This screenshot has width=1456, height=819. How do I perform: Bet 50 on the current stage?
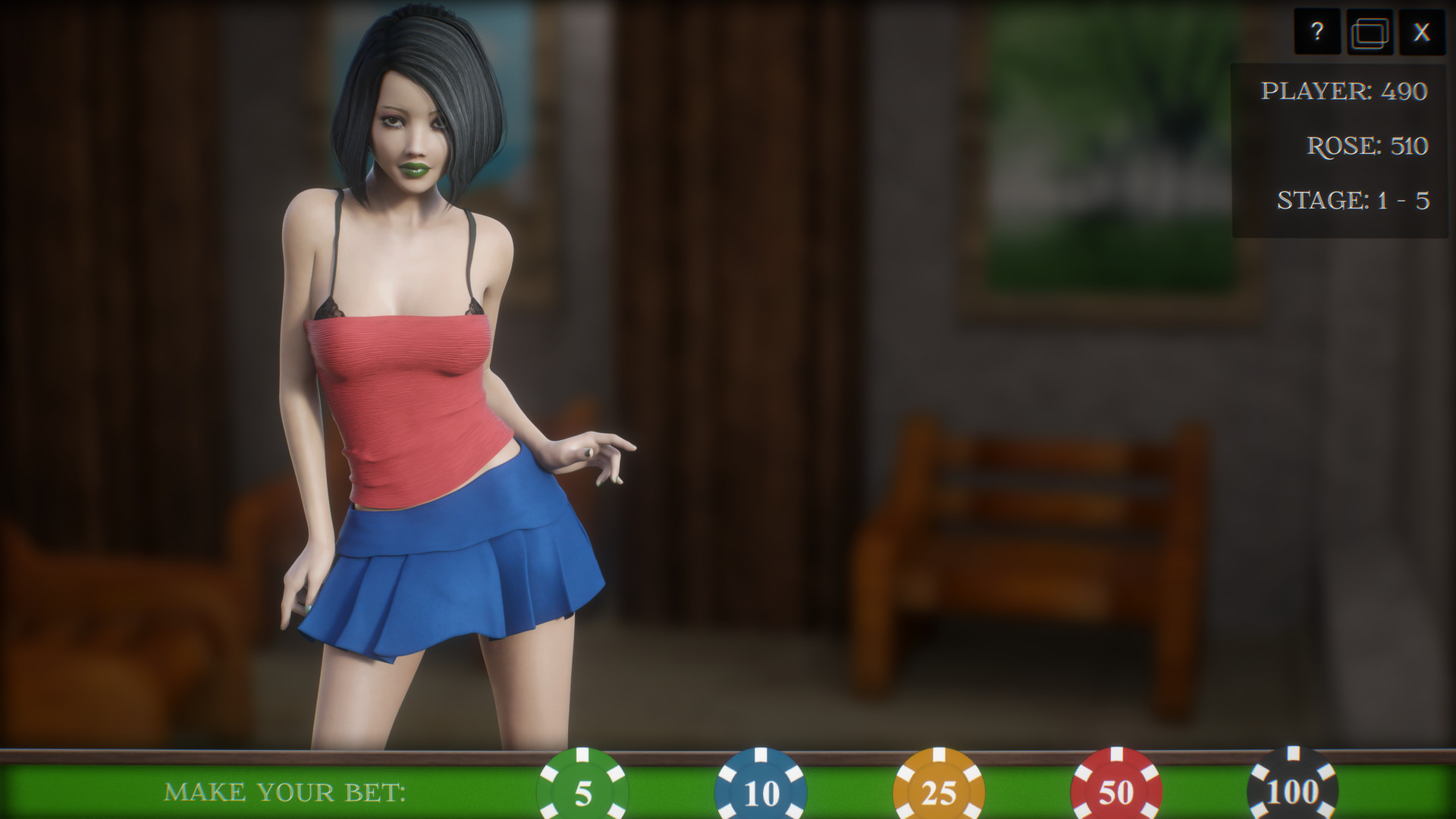1115,791
